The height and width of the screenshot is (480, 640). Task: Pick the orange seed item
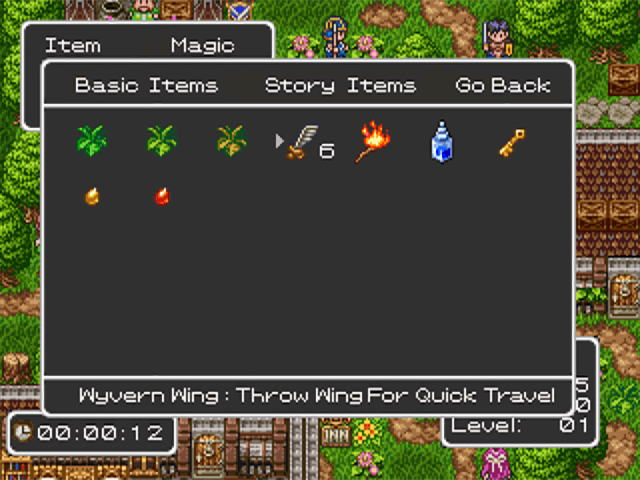tap(92, 196)
